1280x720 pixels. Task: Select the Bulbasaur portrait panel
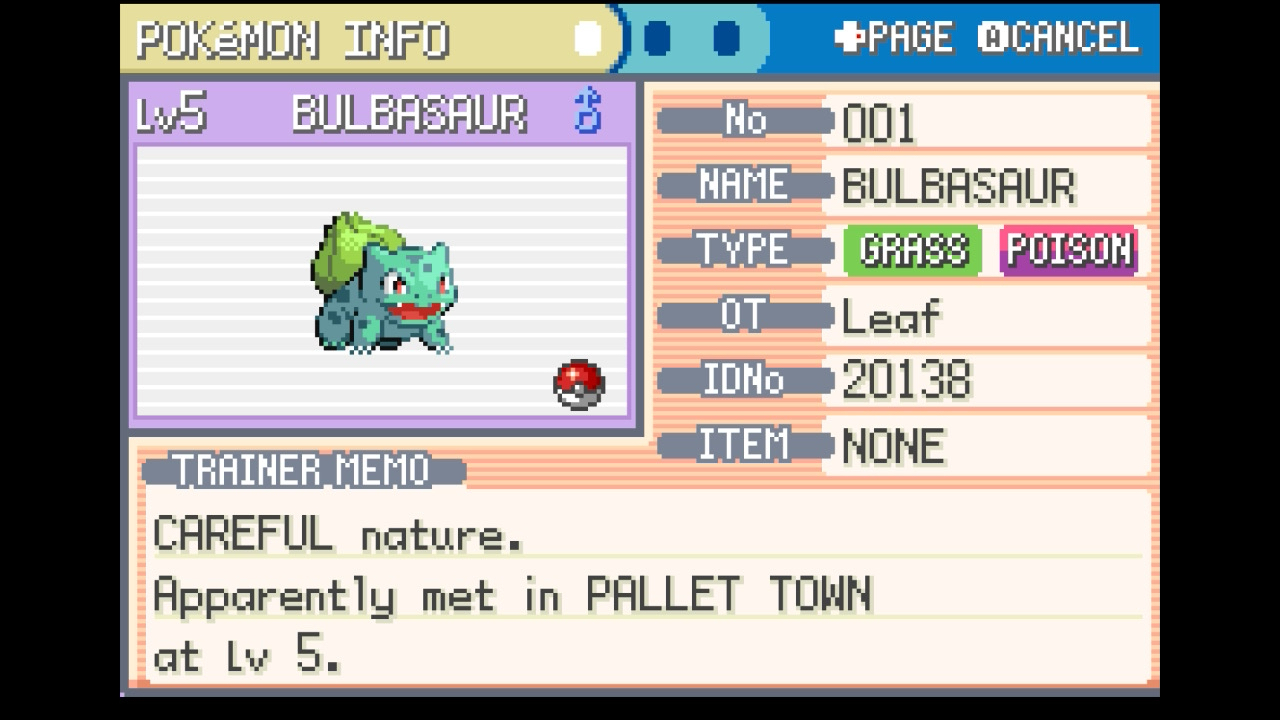[382, 280]
